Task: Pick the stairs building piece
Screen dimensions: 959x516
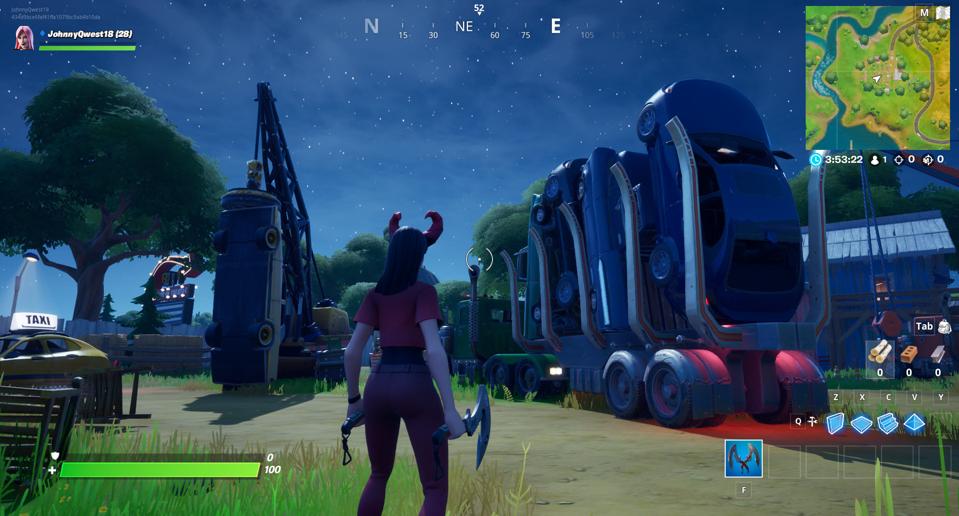Action: click(888, 423)
